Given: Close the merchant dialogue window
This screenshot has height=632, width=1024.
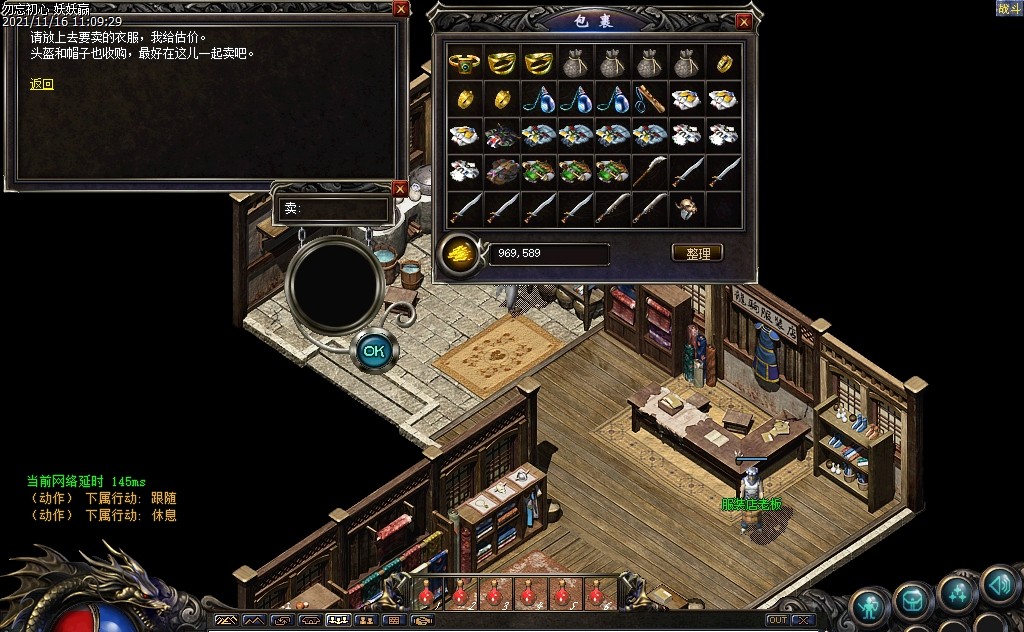Looking at the screenshot, I should click(401, 9).
